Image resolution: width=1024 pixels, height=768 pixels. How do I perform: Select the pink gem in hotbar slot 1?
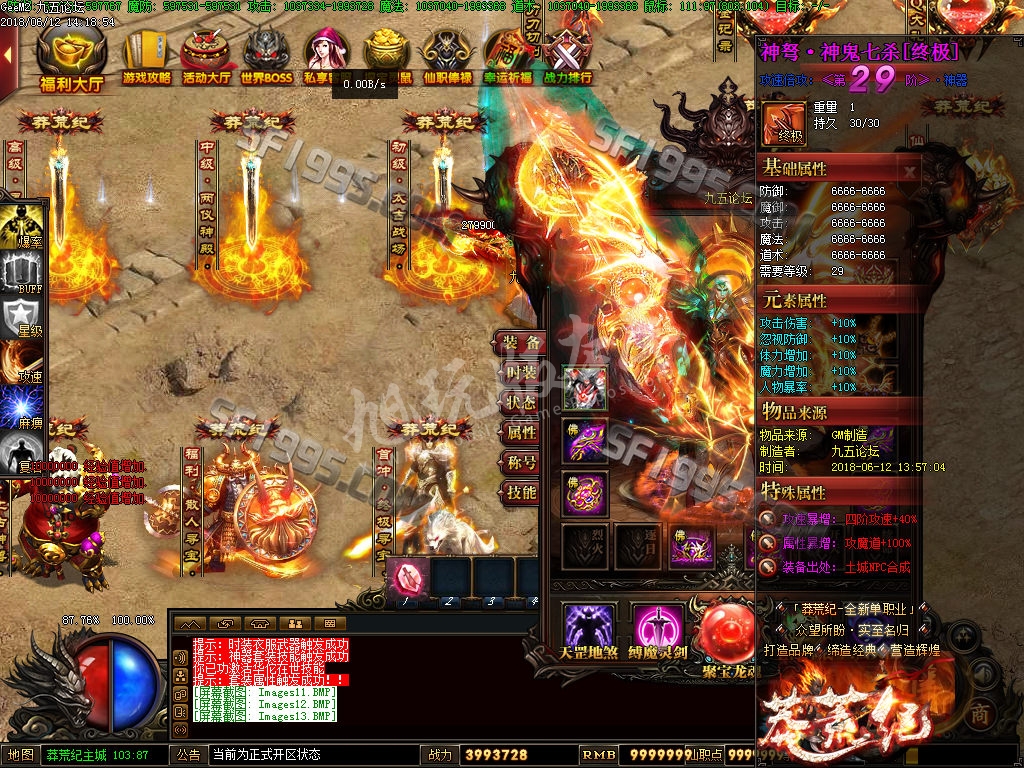tap(407, 578)
